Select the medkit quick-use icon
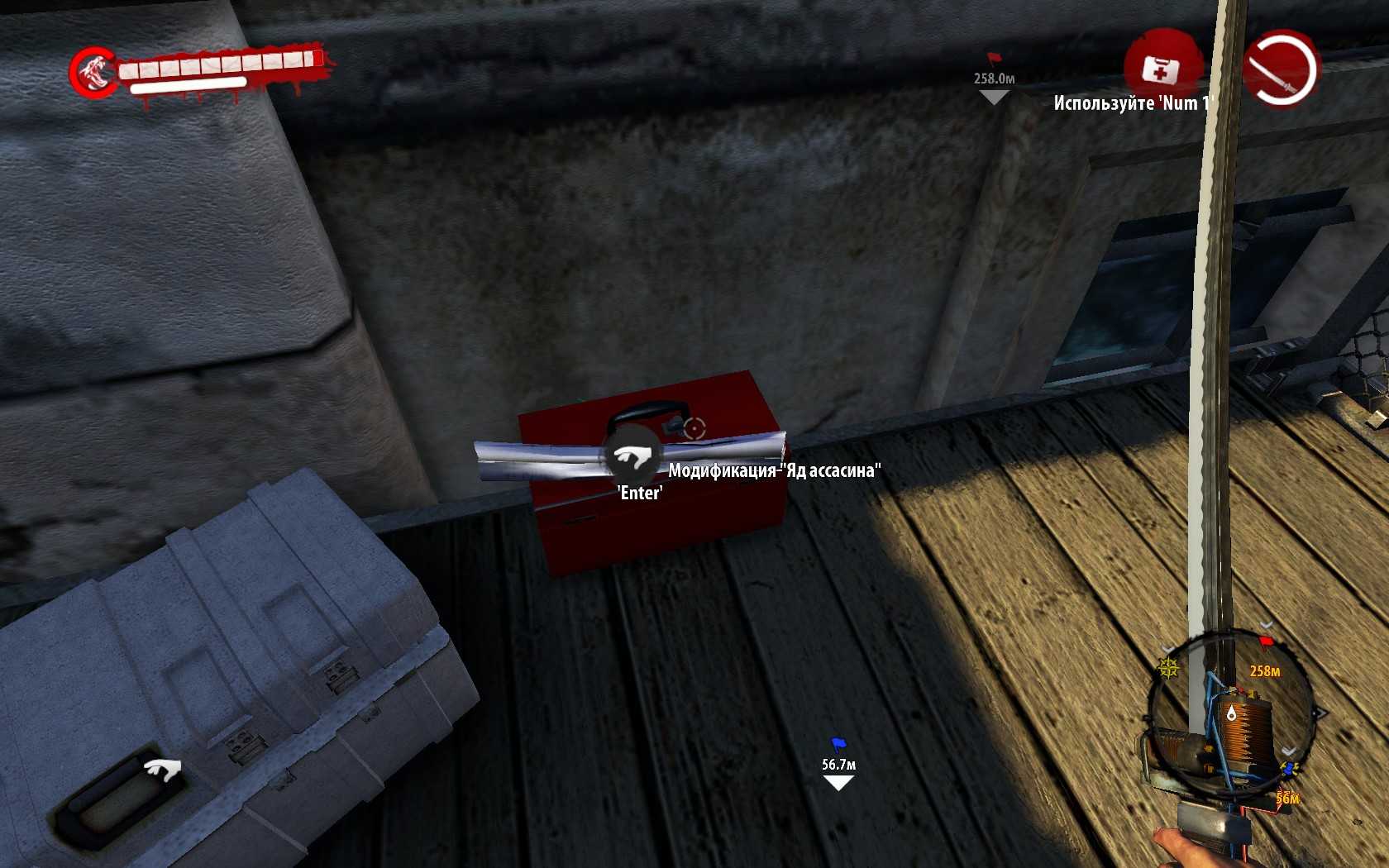The height and width of the screenshot is (868, 1389). pos(1160,69)
